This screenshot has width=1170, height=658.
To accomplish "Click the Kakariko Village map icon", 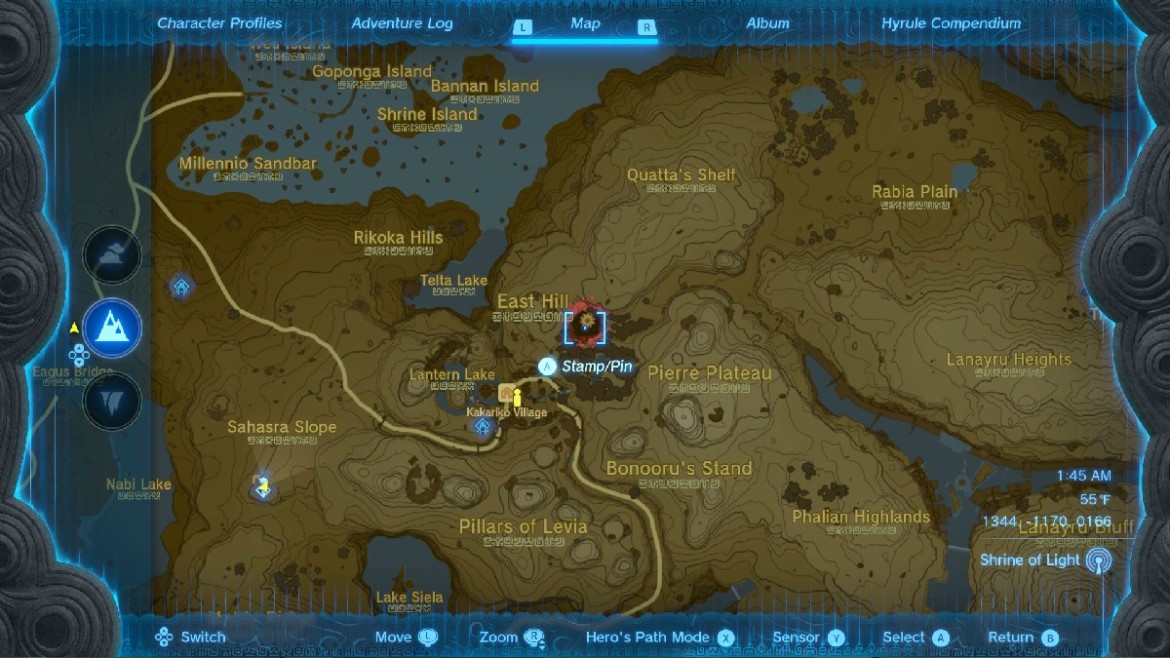I will tap(507, 393).
